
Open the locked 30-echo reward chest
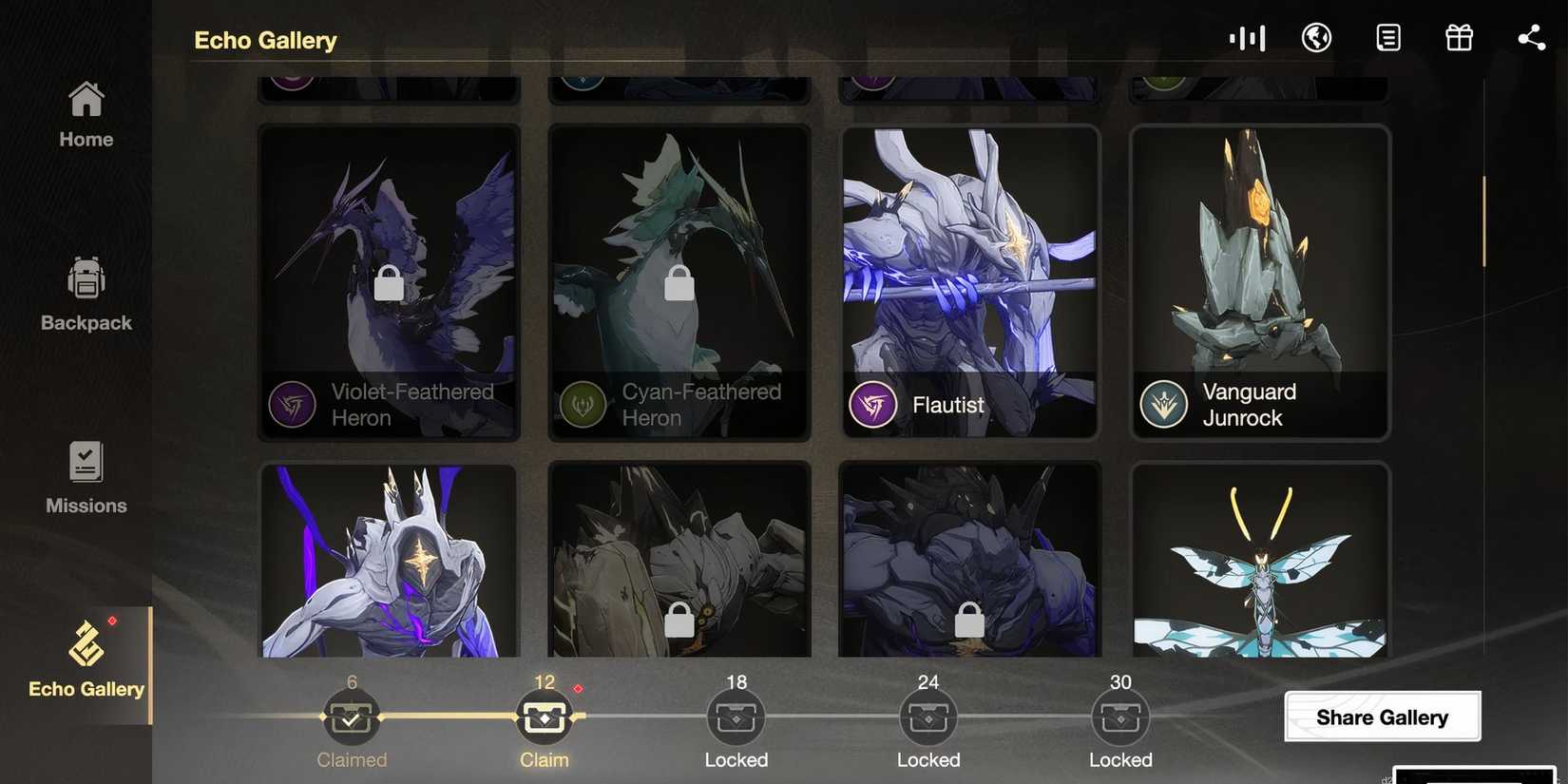1120,717
